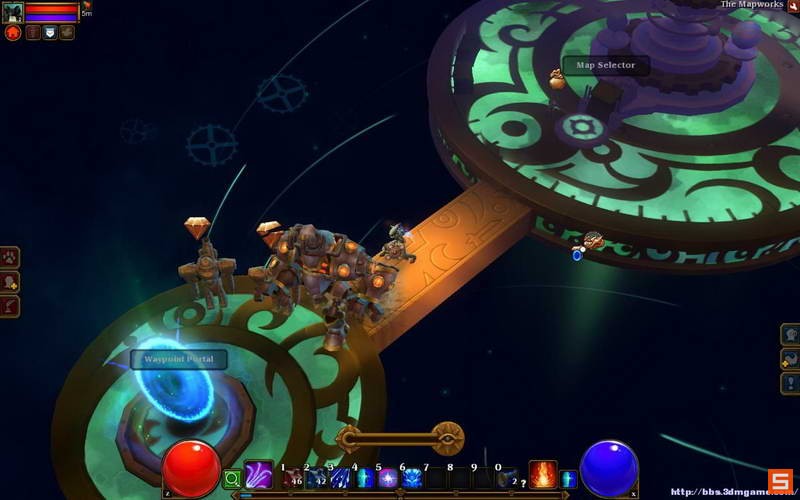Click the Map Selector label

(x=606, y=66)
